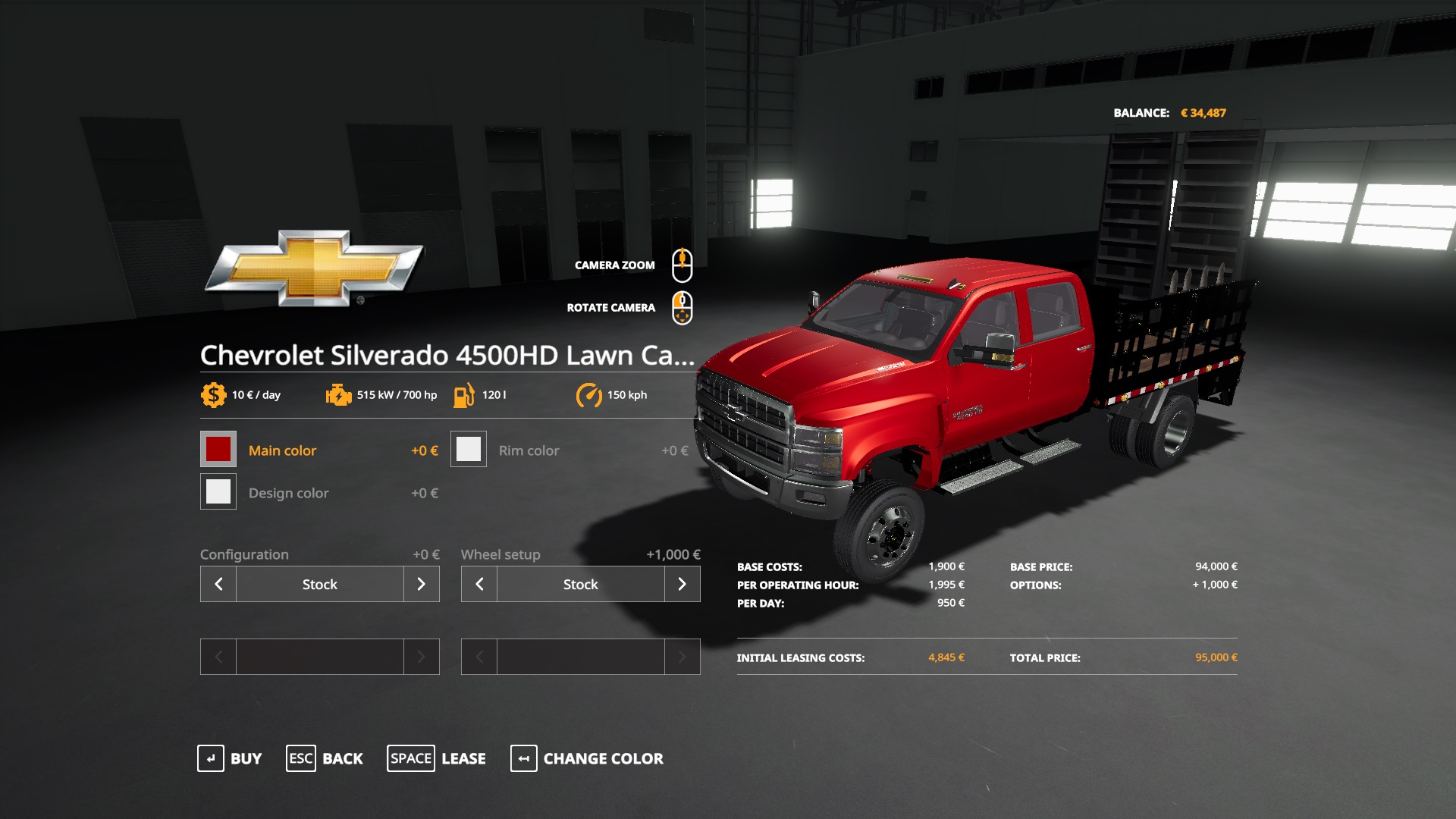Select the Stock configuration label
This screenshot has height=819, width=1456.
(x=319, y=584)
